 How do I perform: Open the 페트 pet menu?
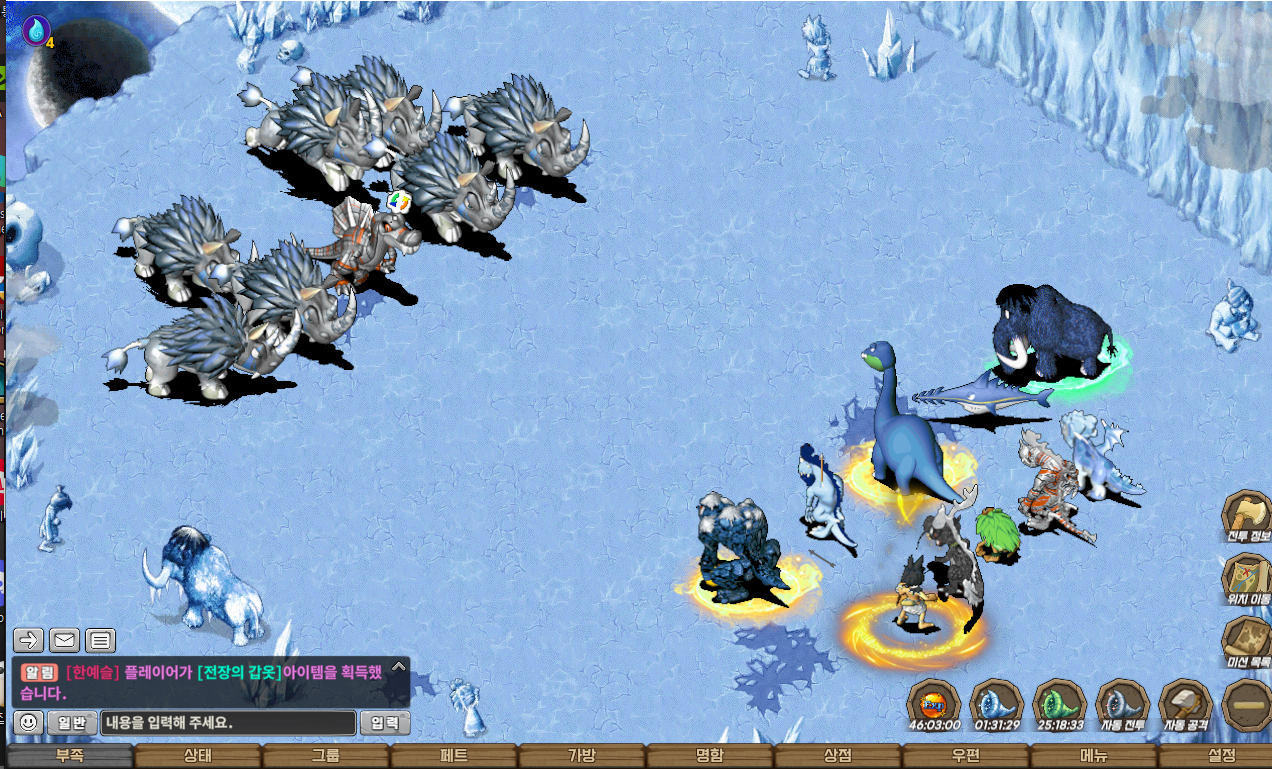[454, 756]
